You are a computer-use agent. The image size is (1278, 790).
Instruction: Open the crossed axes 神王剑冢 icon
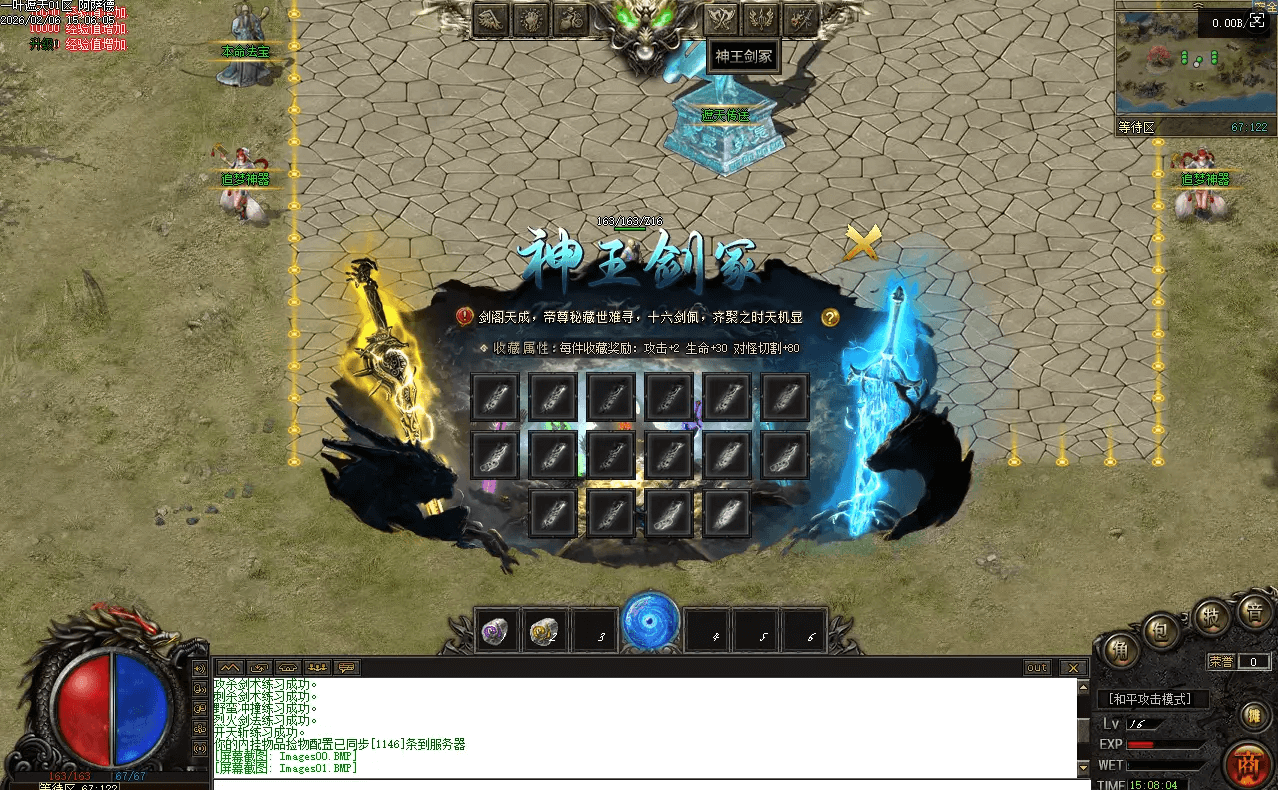[721, 19]
